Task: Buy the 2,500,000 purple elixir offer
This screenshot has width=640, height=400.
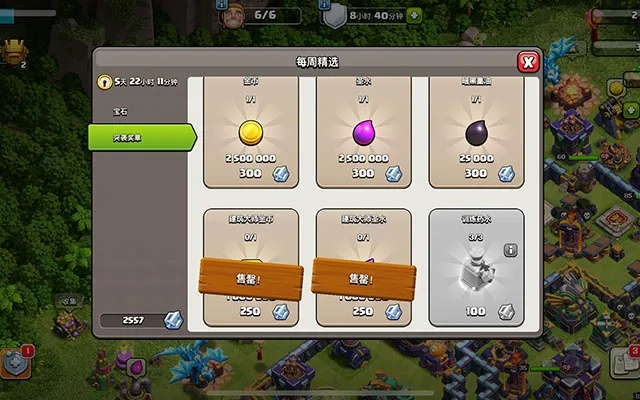Action: [363, 132]
